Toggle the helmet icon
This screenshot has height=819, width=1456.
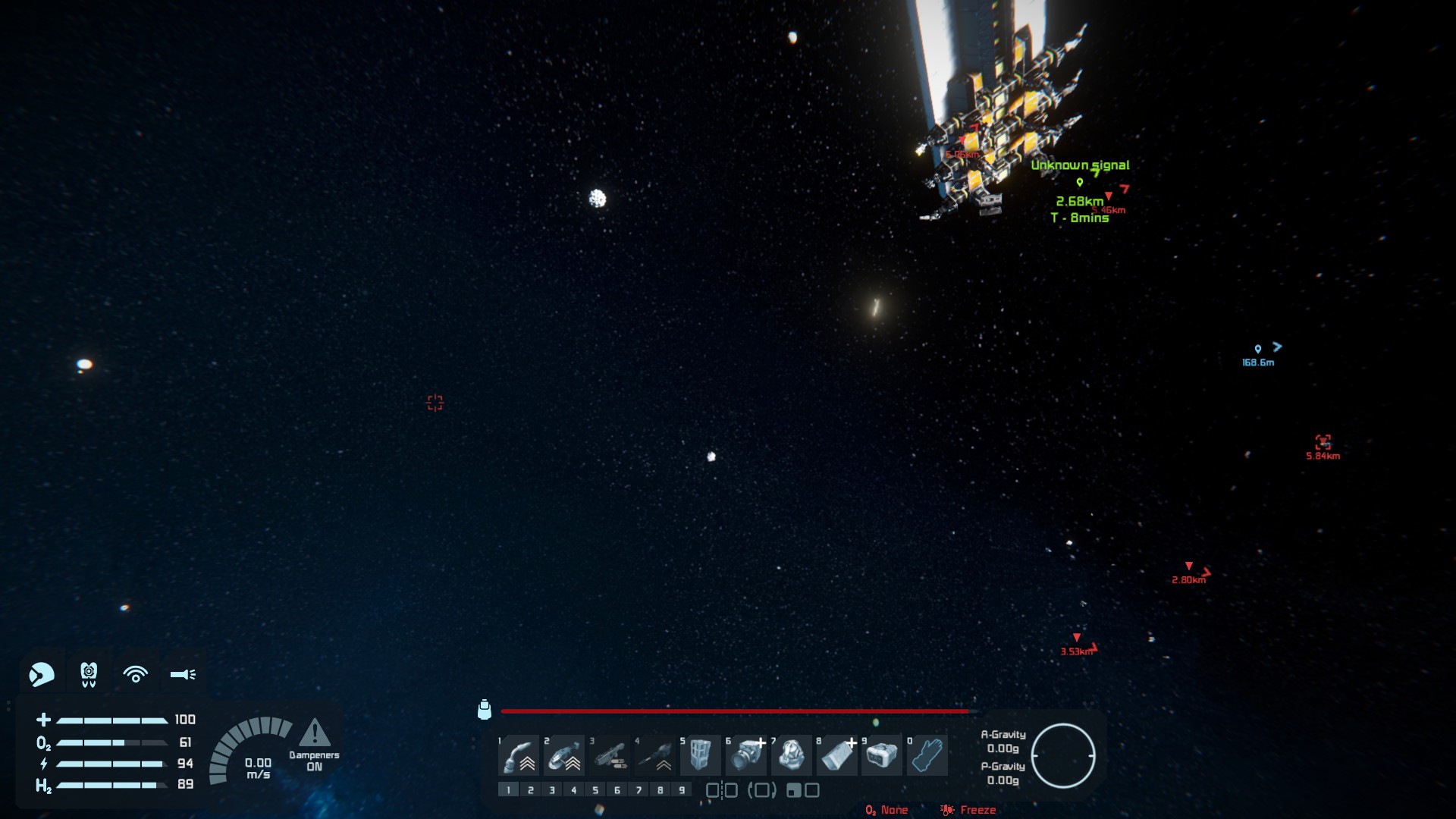[x=42, y=674]
